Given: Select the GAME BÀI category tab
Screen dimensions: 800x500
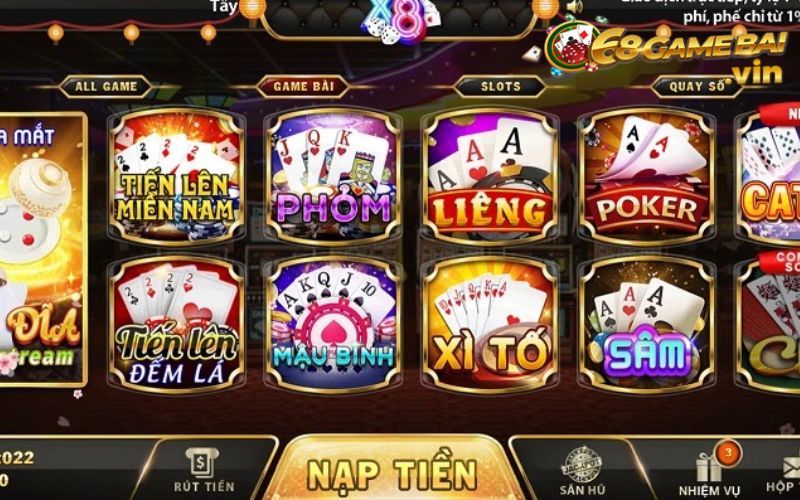Looking at the screenshot, I should tap(304, 87).
